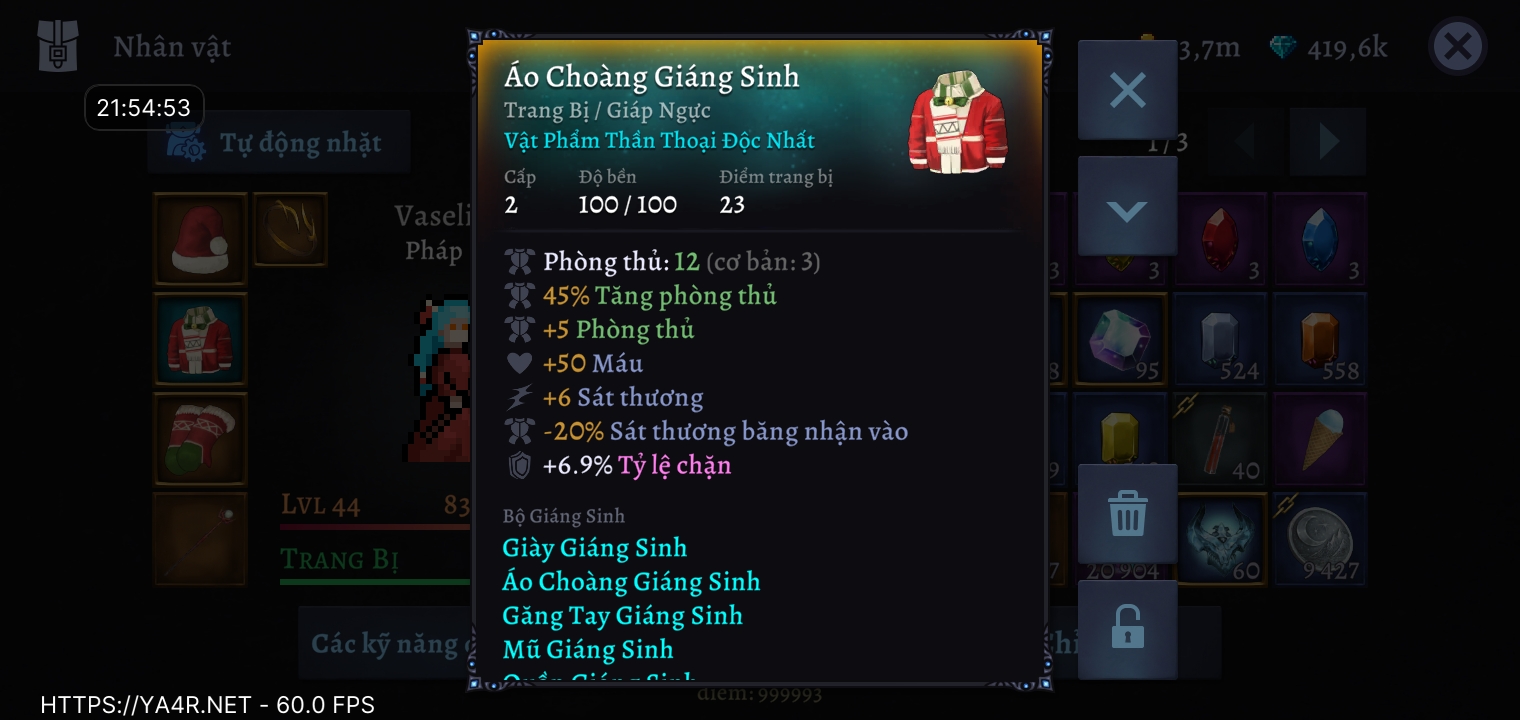Screen dimensions: 1520x720
Task: Select the blue gem inventory slot
Action: click(x=1320, y=240)
